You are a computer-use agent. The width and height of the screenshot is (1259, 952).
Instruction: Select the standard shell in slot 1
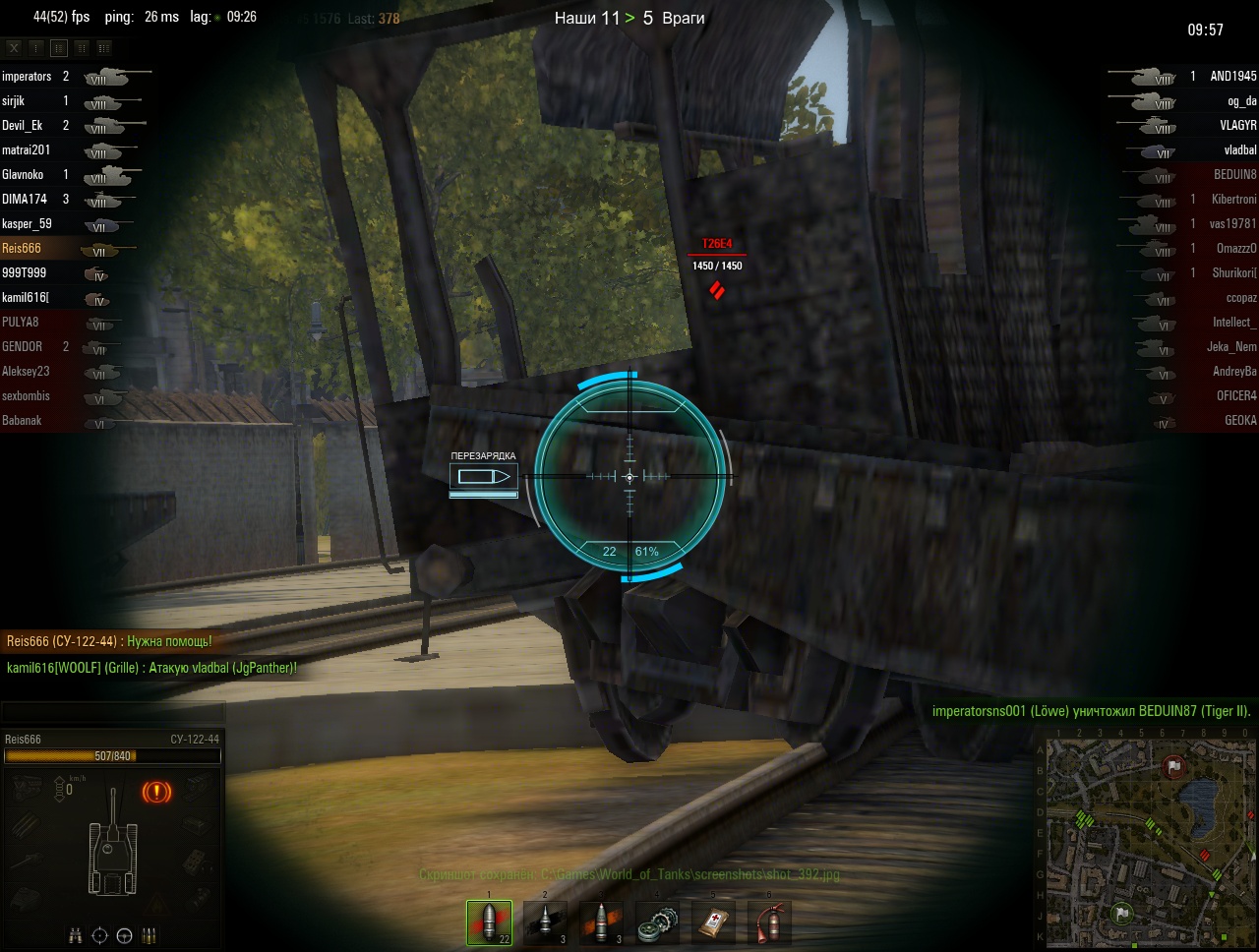pyautogui.click(x=489, y=922)
